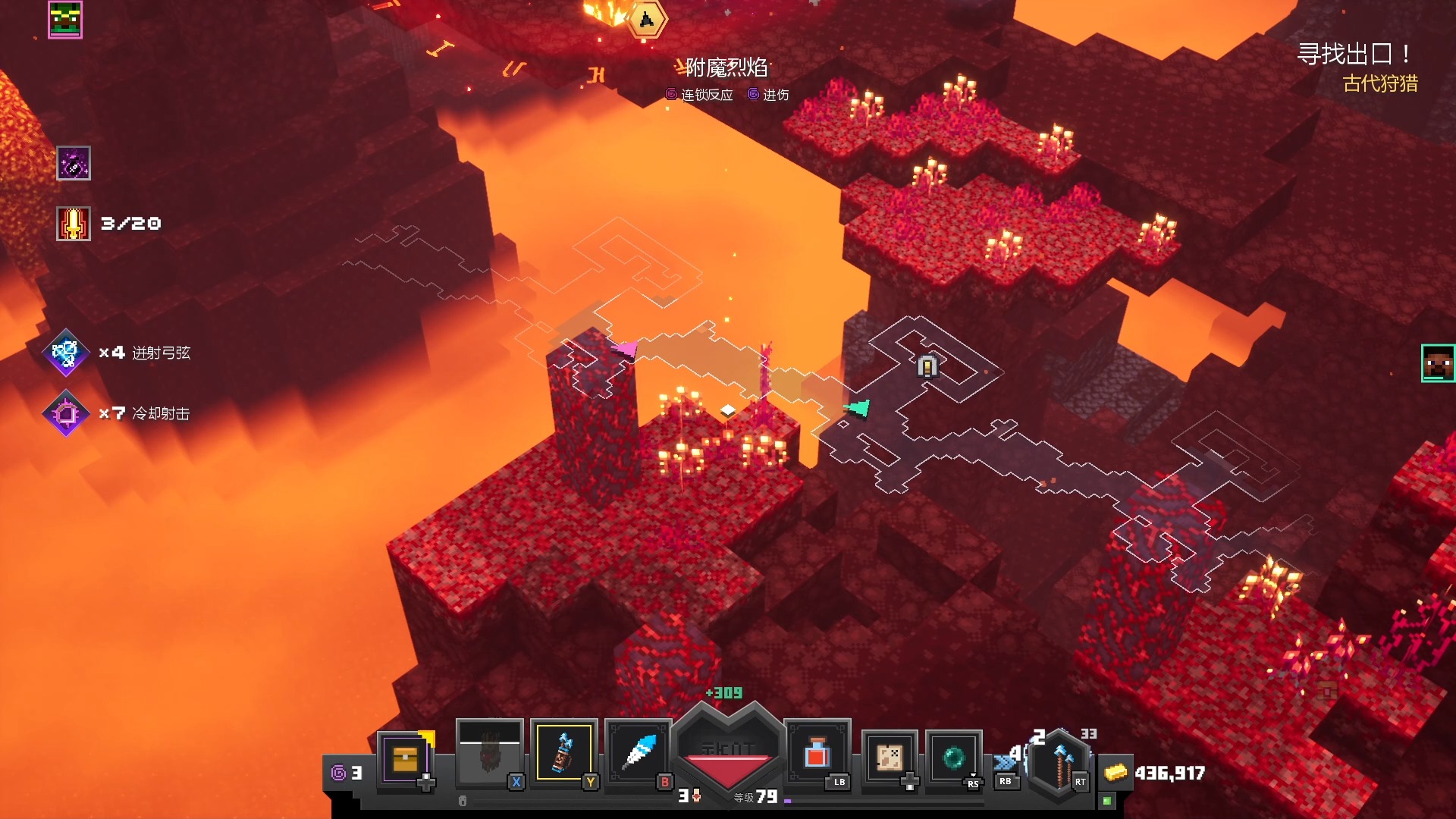Click the purple enchantment points swirl

[338, 773]
